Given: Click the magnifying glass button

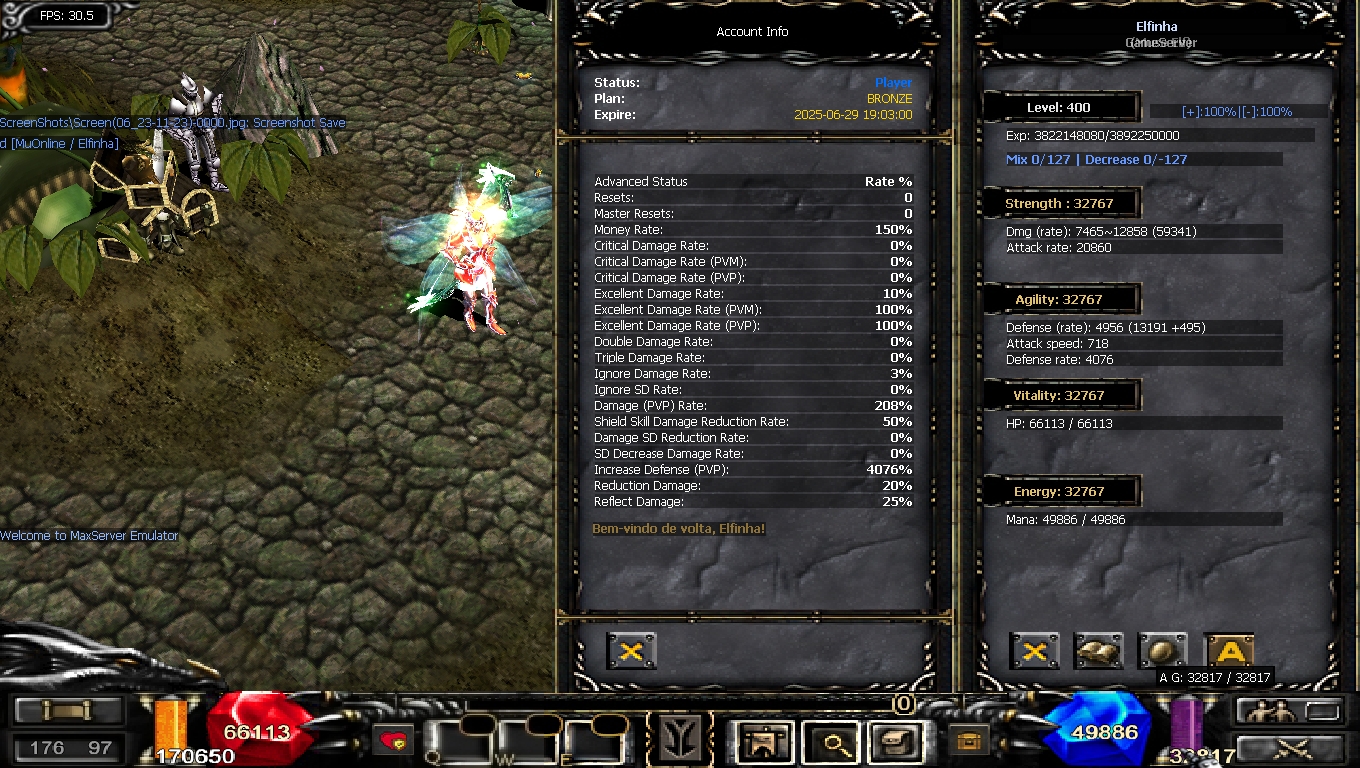Looking at the screenshot, I should [x=832, y=742].
